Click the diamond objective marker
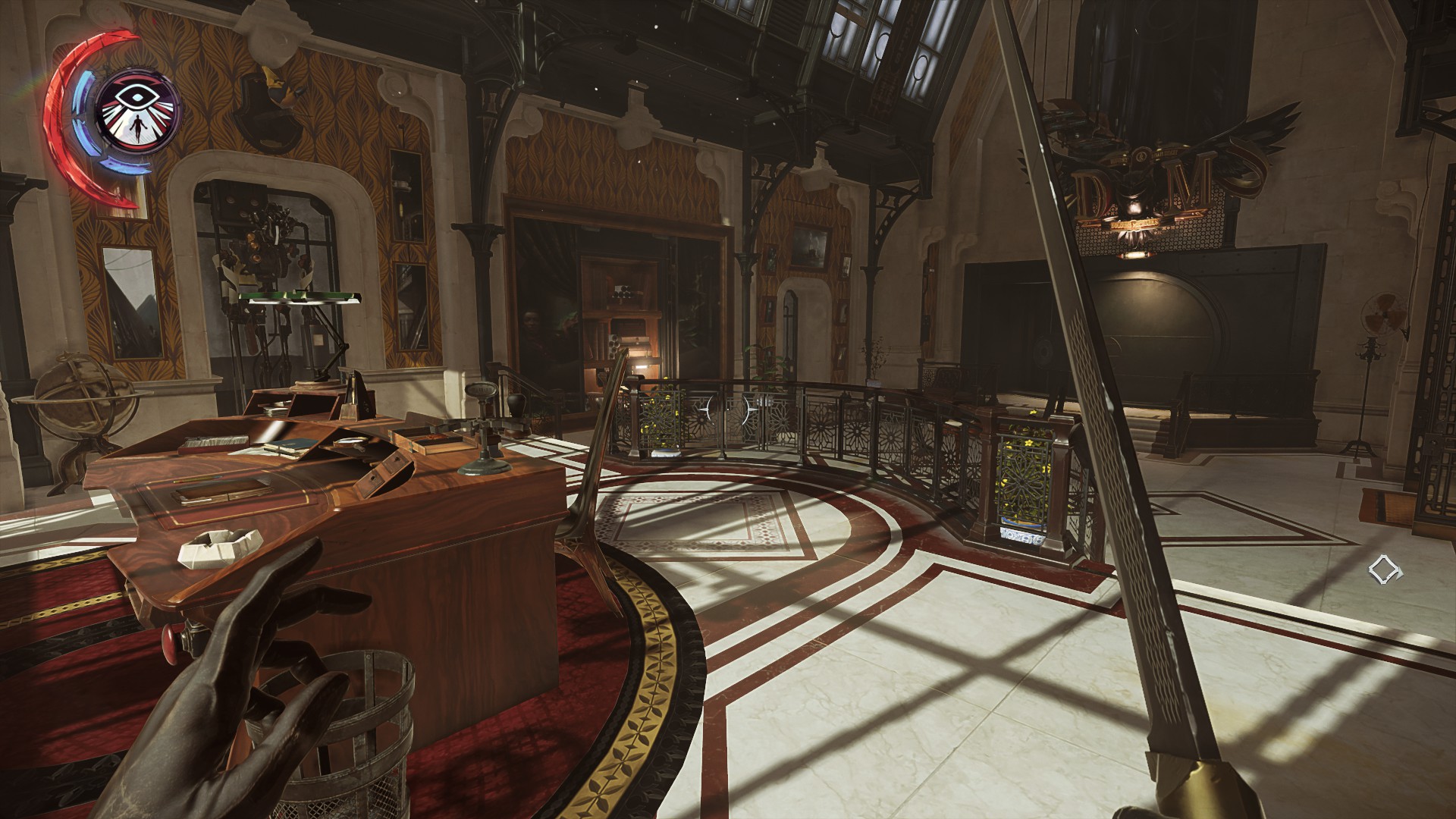This screenshot has width=1456, height=819. 1385,570
